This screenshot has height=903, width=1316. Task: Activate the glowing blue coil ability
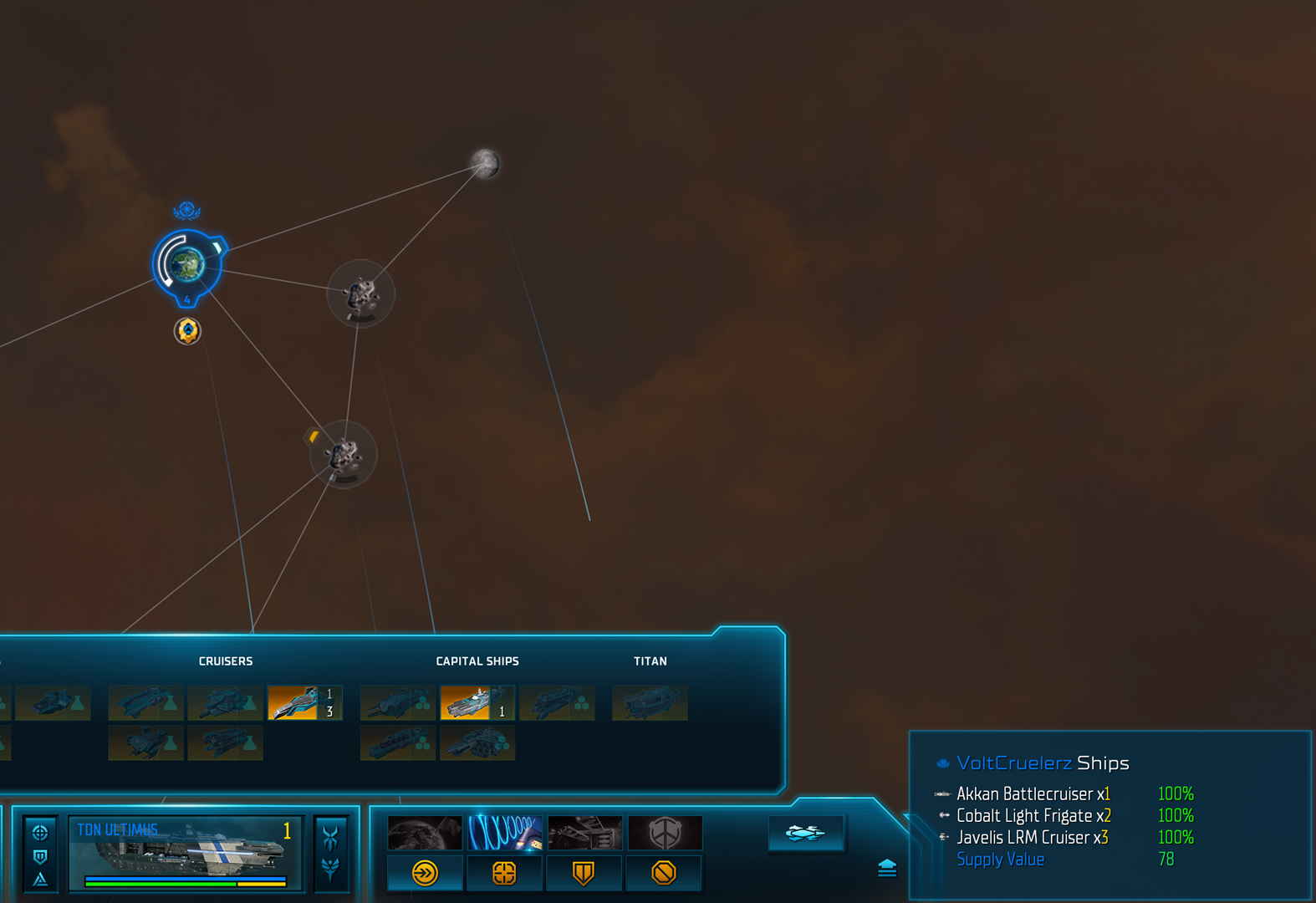(505, 833)
